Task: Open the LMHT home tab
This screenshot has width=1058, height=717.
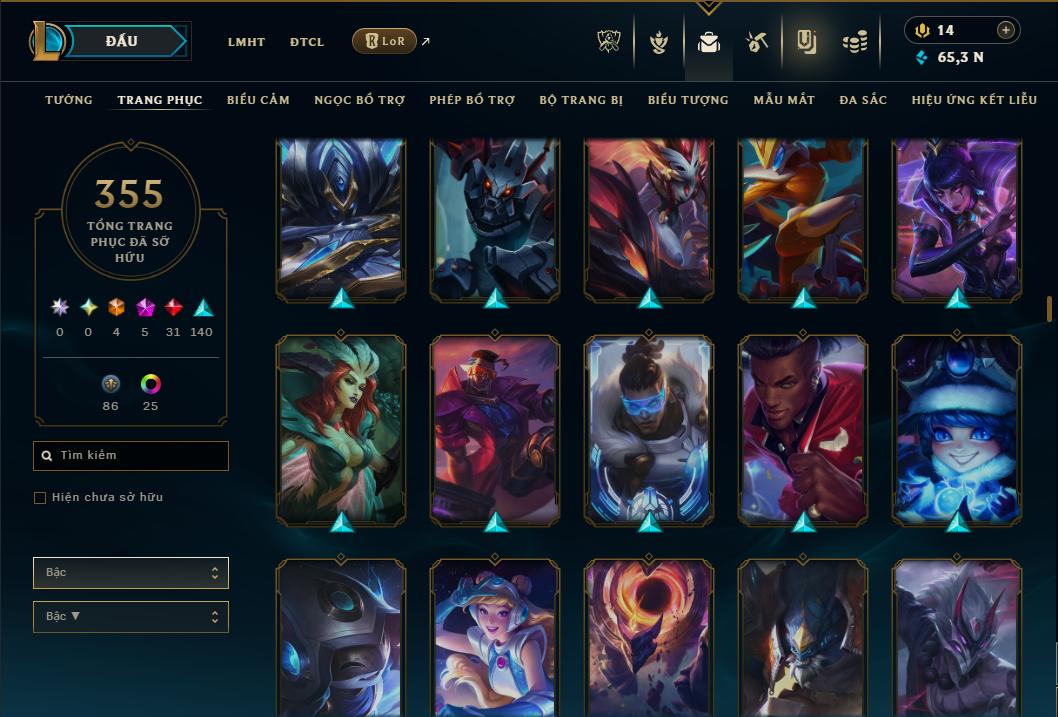Action: (246, 42)
